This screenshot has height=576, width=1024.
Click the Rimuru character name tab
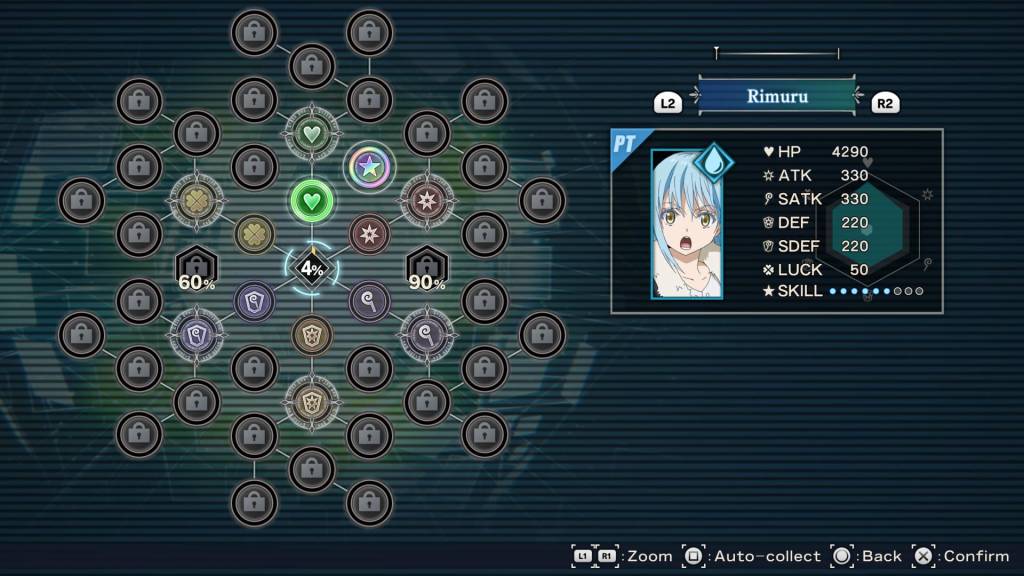777,97
